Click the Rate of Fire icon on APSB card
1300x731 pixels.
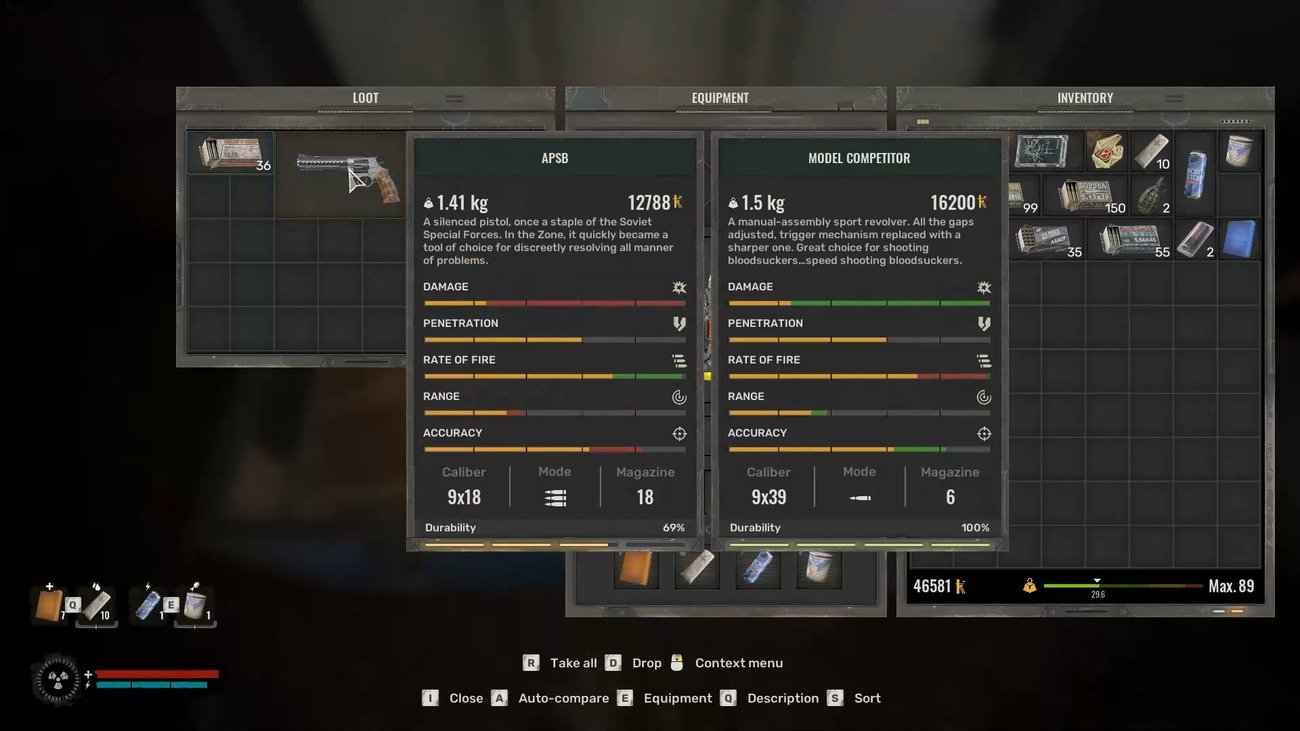(679, 360)
